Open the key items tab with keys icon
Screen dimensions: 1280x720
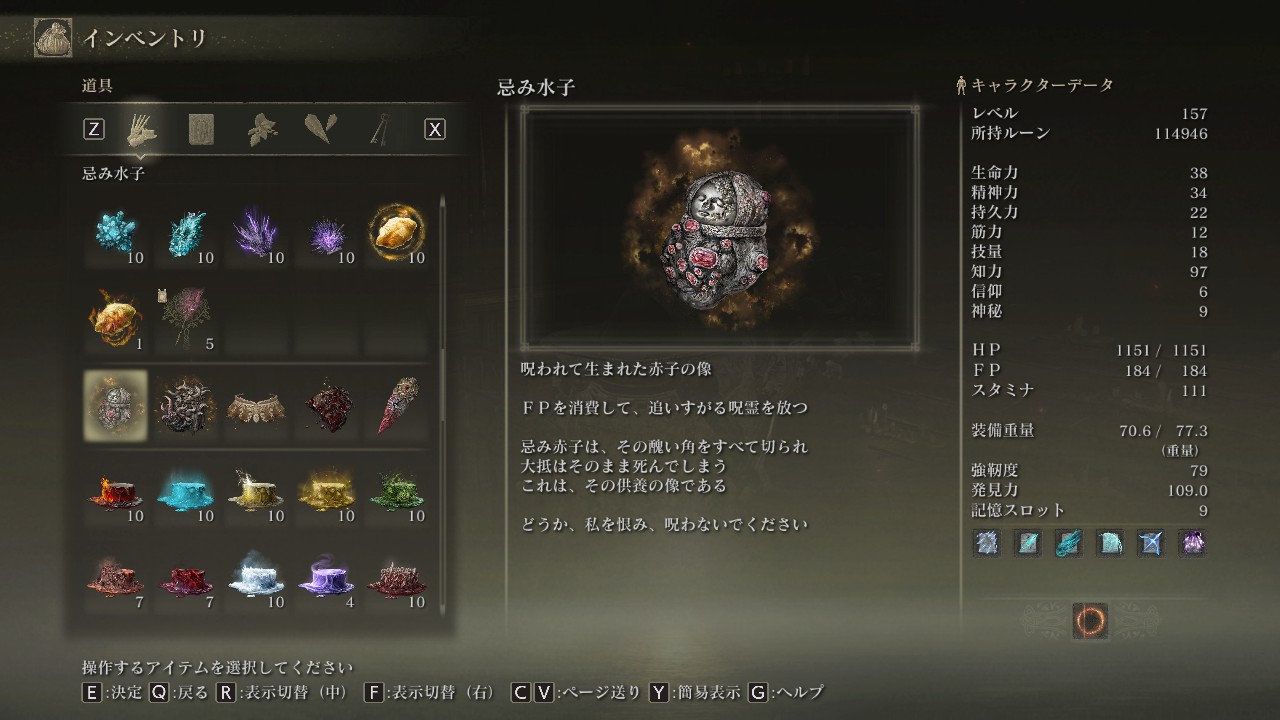380,130
